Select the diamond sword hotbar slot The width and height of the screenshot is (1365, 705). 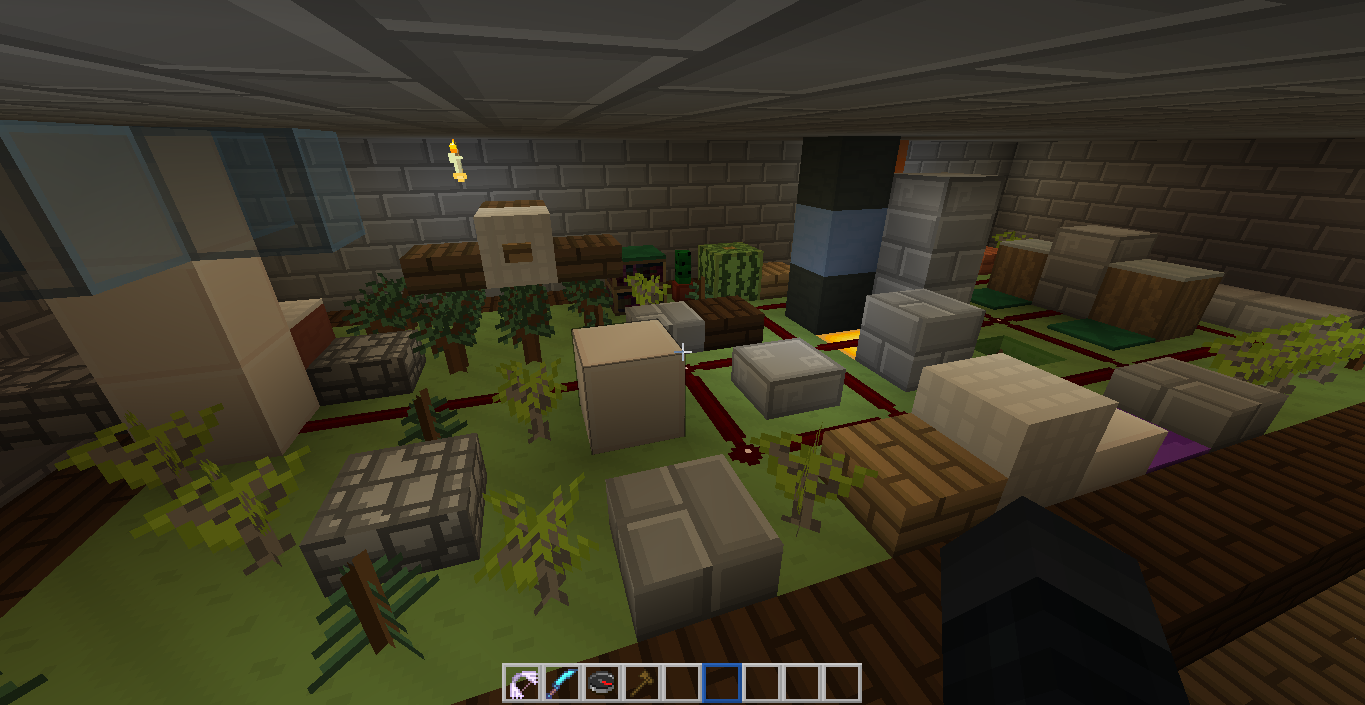(562, 683)
